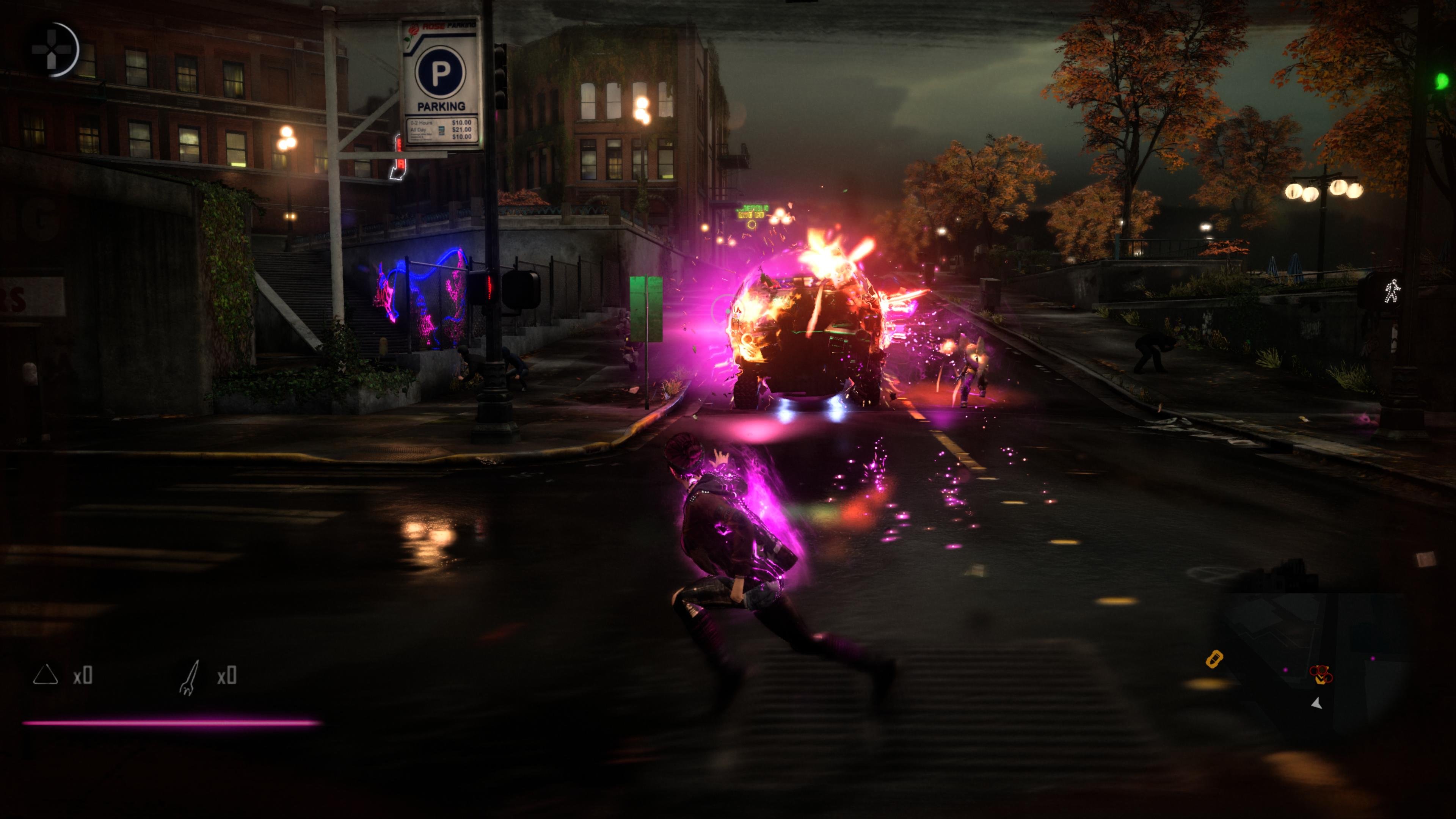Click the orange bullet marker on the minimap

[x=1214, y=659]
